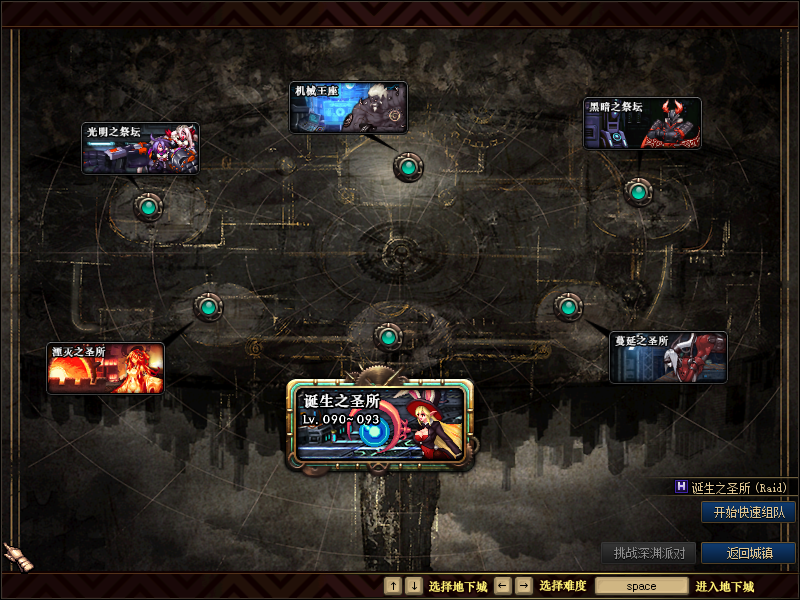Select the 湮灭之圣所 dungeon card
The image size is (800, 600).
[x=105, y=368]
